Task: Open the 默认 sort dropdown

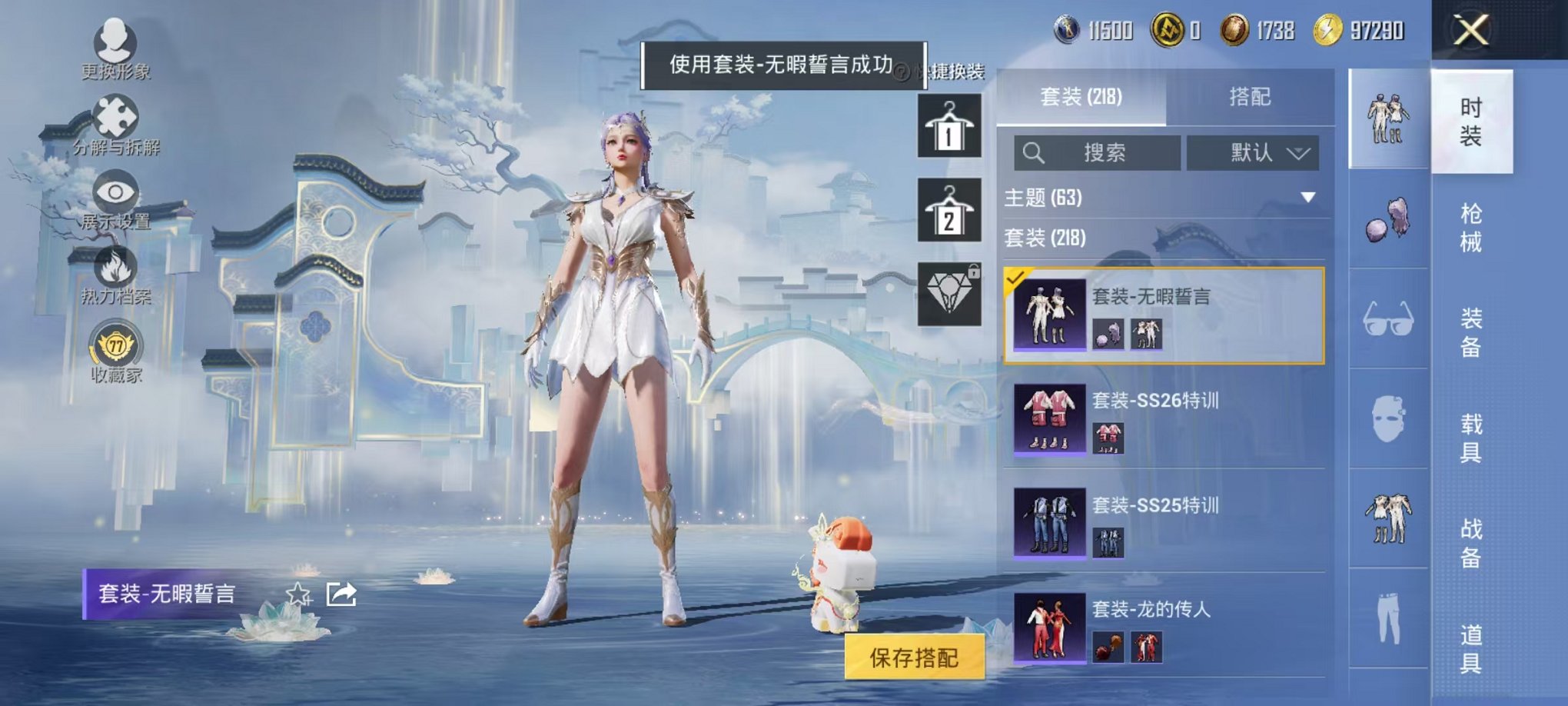Action: pos(1253,152)
